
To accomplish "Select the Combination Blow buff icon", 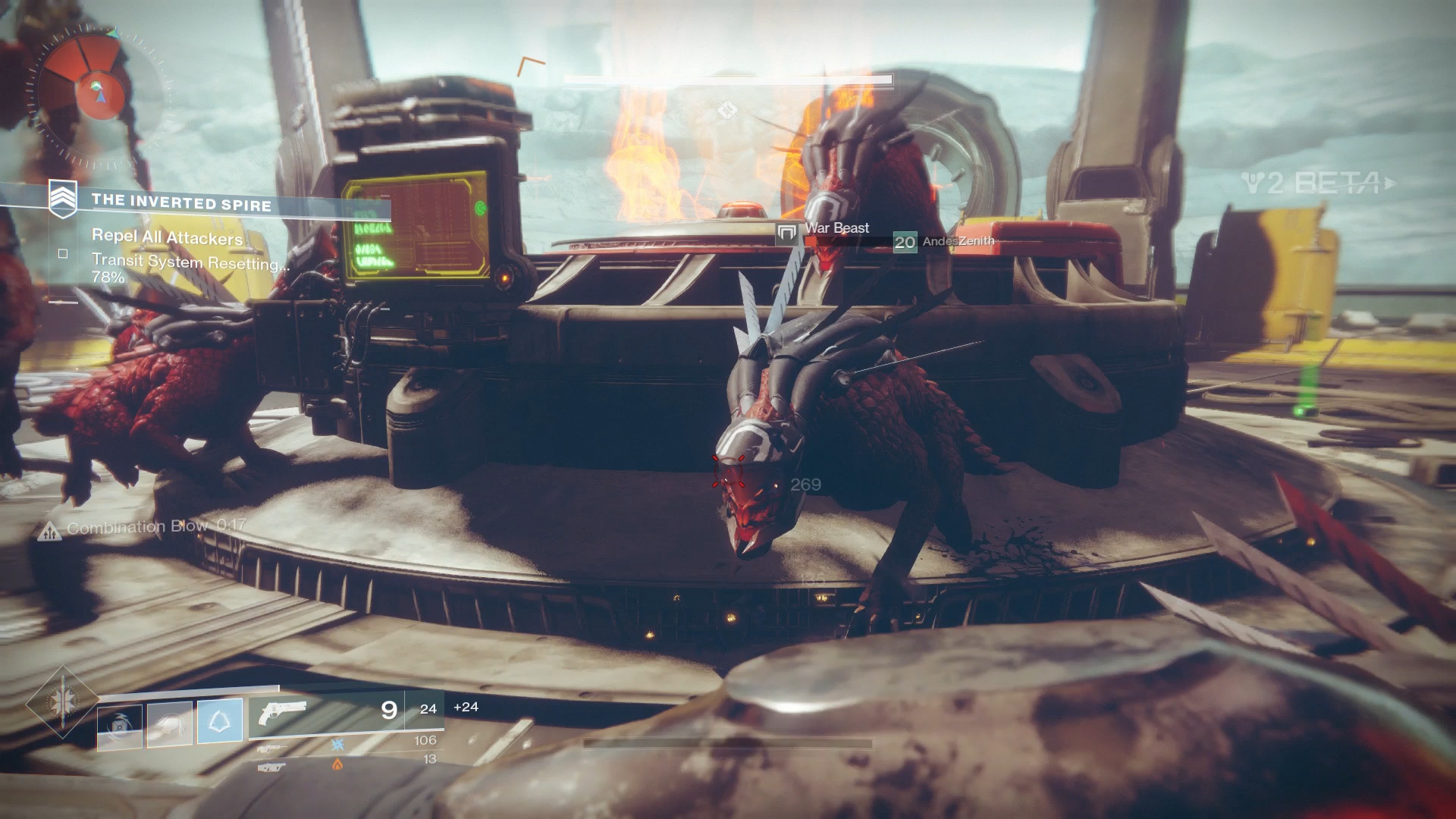I will point(49,532).
